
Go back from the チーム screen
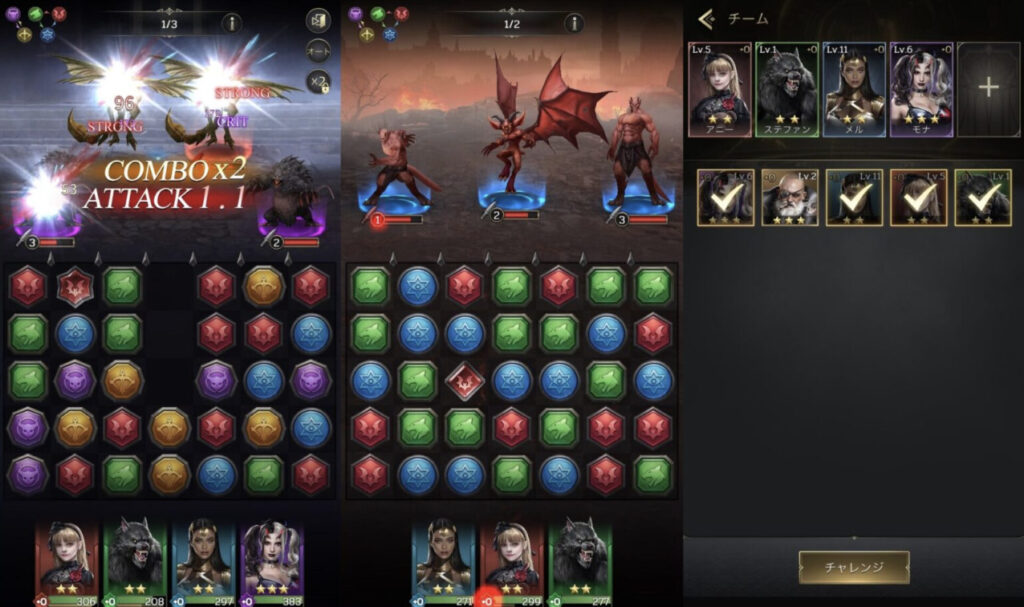pos(707,18)
